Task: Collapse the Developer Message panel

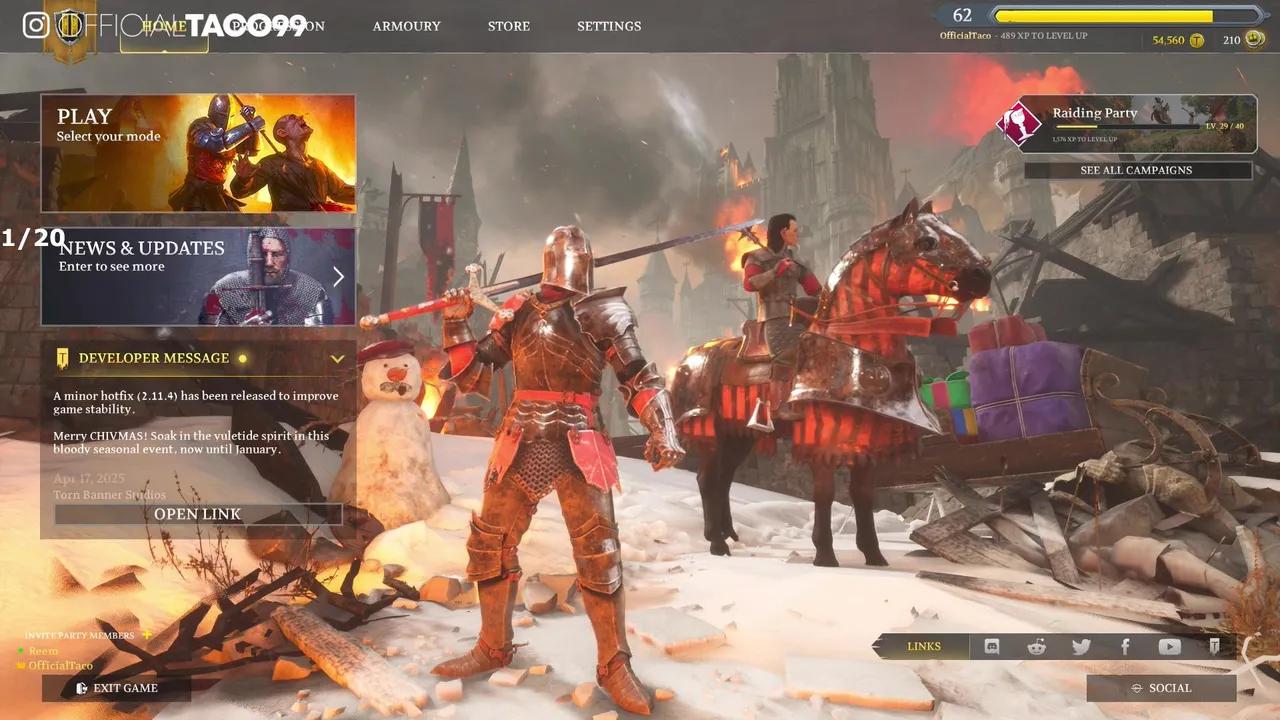Action: [337, 358]
